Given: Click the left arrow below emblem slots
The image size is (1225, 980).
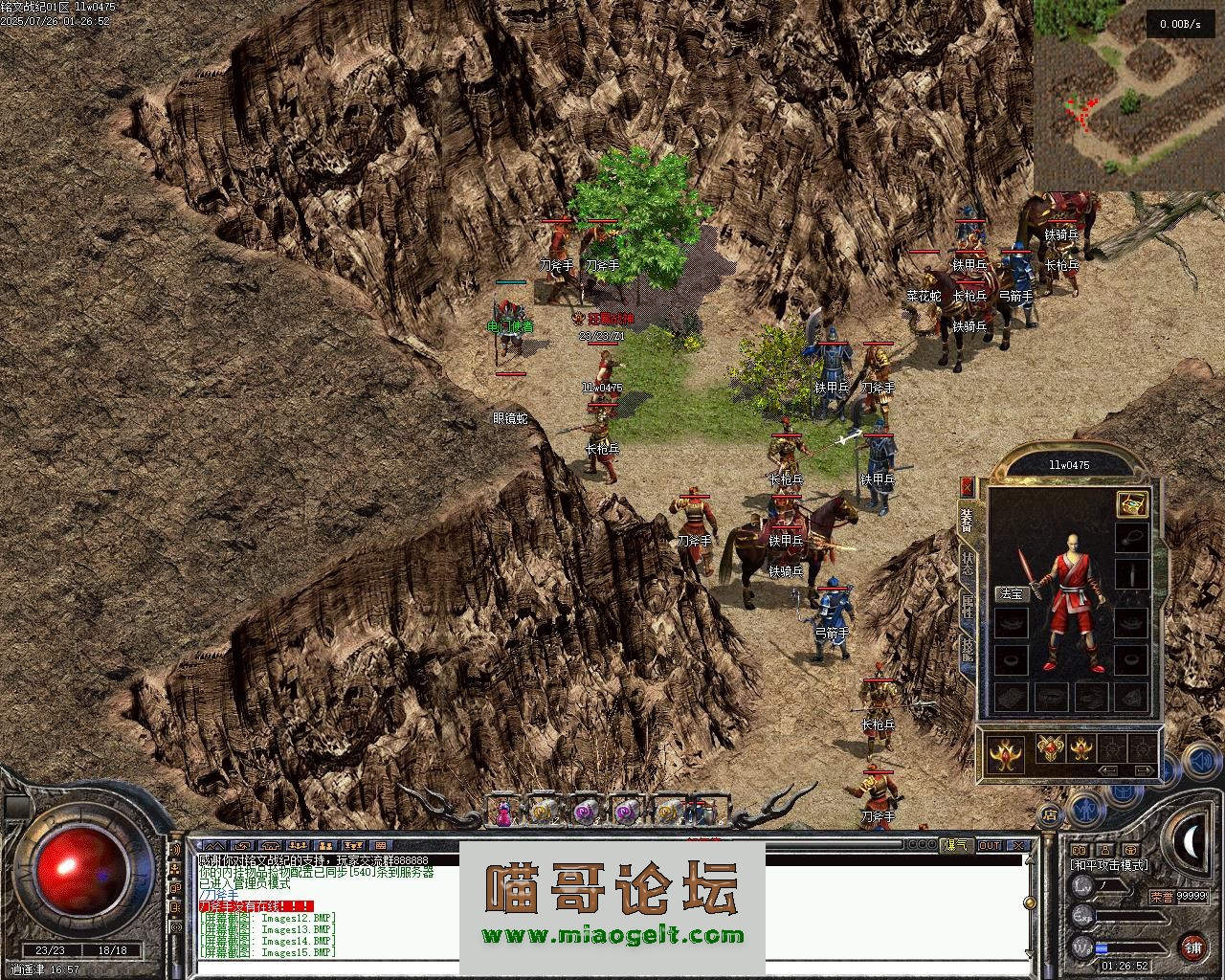Looking at the screenshot, I should [1110, 769].
